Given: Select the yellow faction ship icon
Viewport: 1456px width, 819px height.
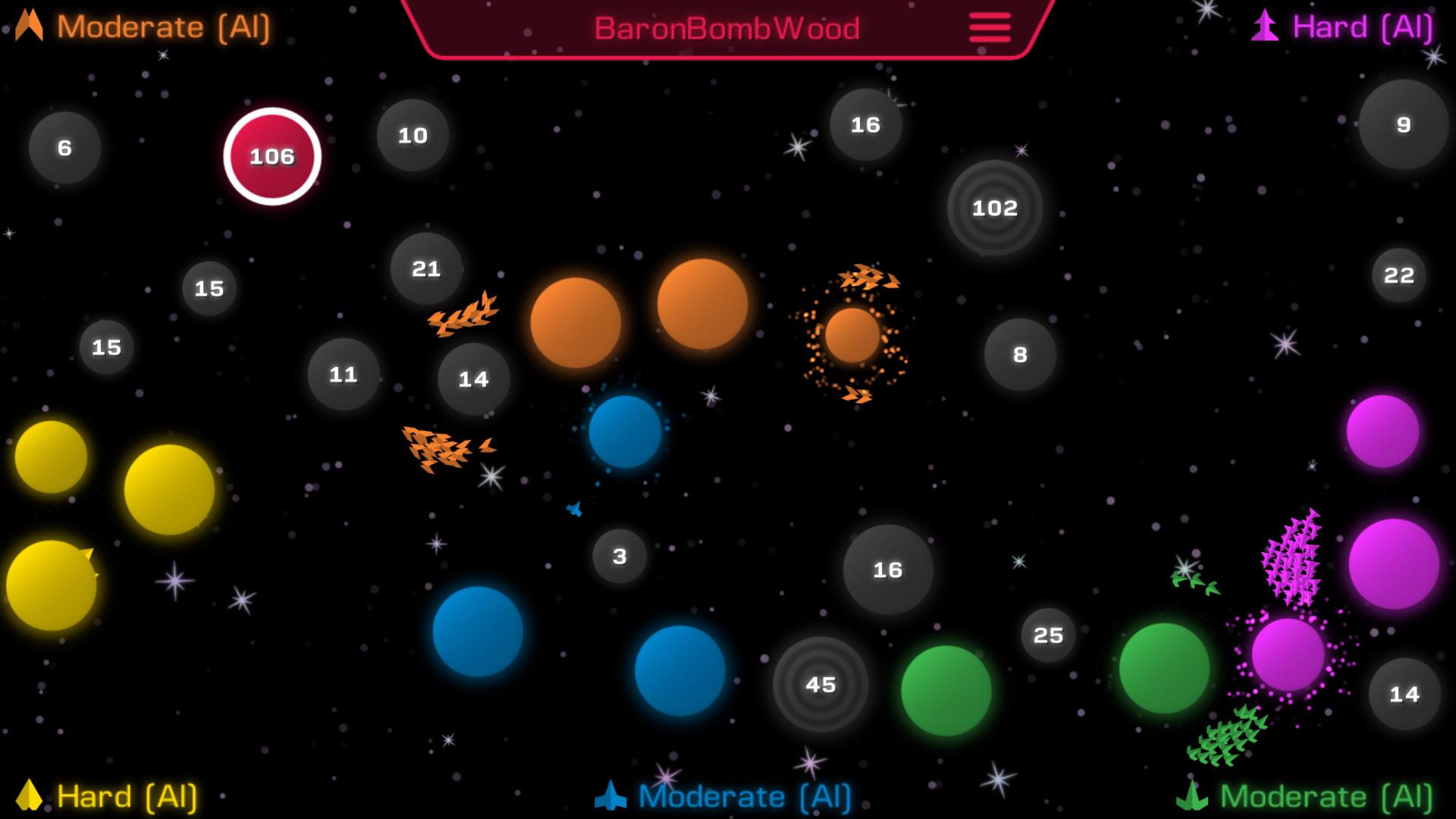Looking at the screenshot, I should [x=30, y=796].
